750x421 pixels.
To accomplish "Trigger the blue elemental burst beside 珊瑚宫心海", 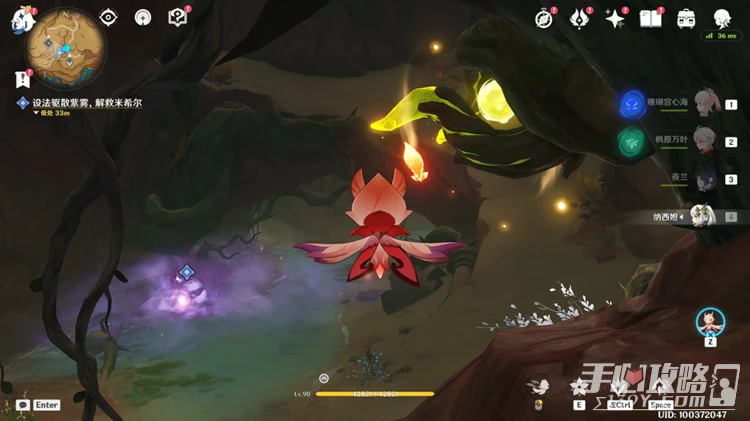I will pyautogui.click(x=632, y=103).
